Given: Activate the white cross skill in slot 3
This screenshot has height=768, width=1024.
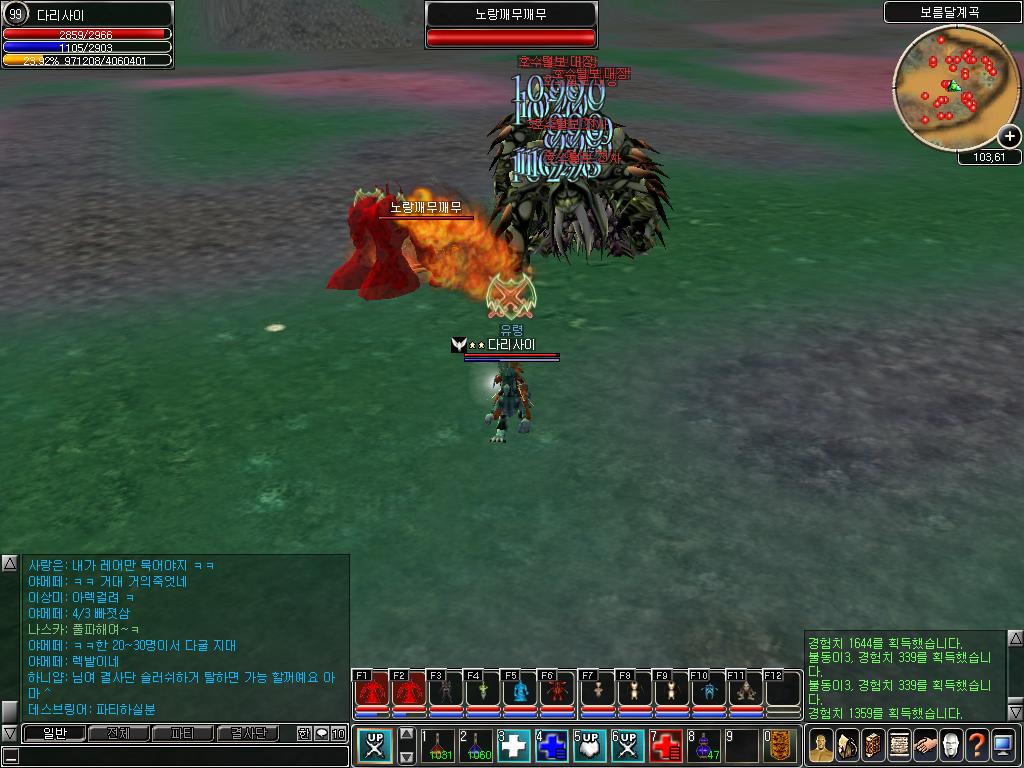Looking at the screenshot, I should 514,745.
